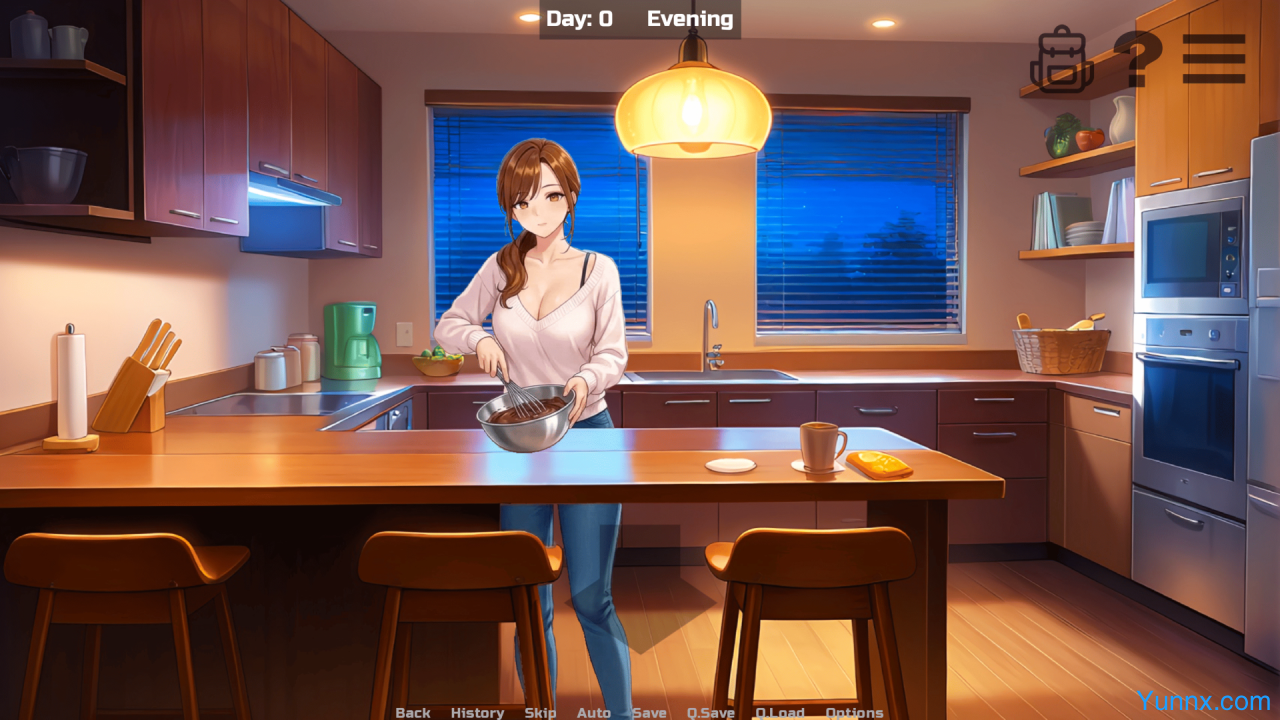1280x720 pixels.
Task: Open the dialogue History
Action: [x=477, y=712]
